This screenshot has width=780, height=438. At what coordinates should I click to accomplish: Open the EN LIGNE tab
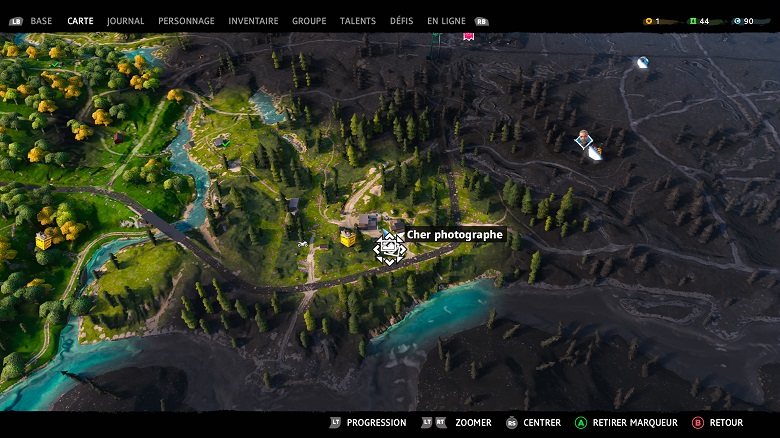coord(447,21)
